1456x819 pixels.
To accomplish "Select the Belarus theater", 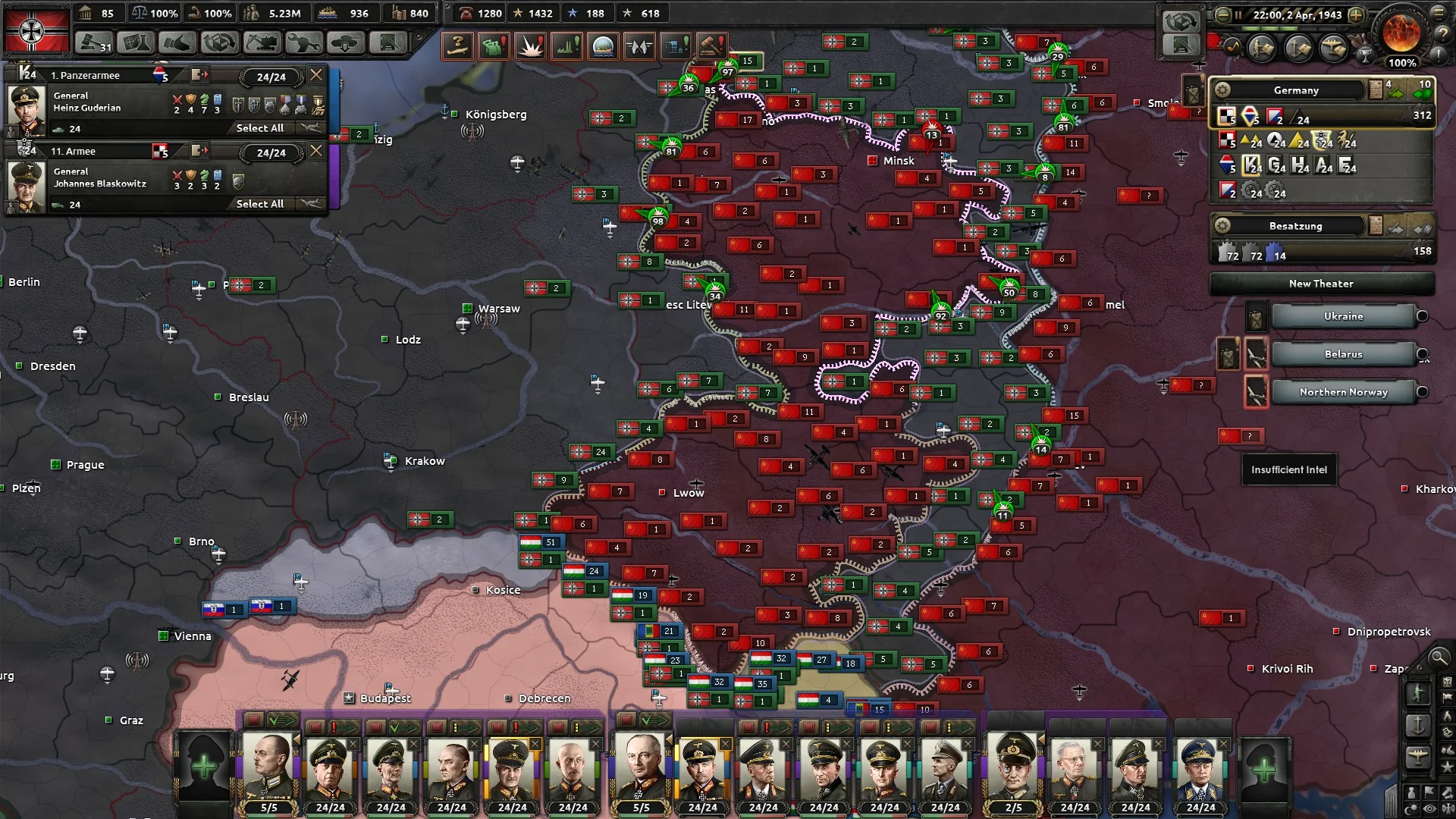I will pos(1343,354).
